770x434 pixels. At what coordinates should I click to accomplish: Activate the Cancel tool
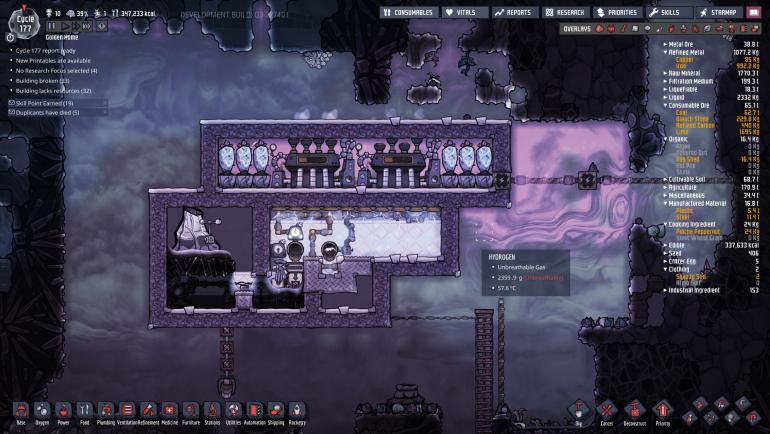tap(605, 411)
